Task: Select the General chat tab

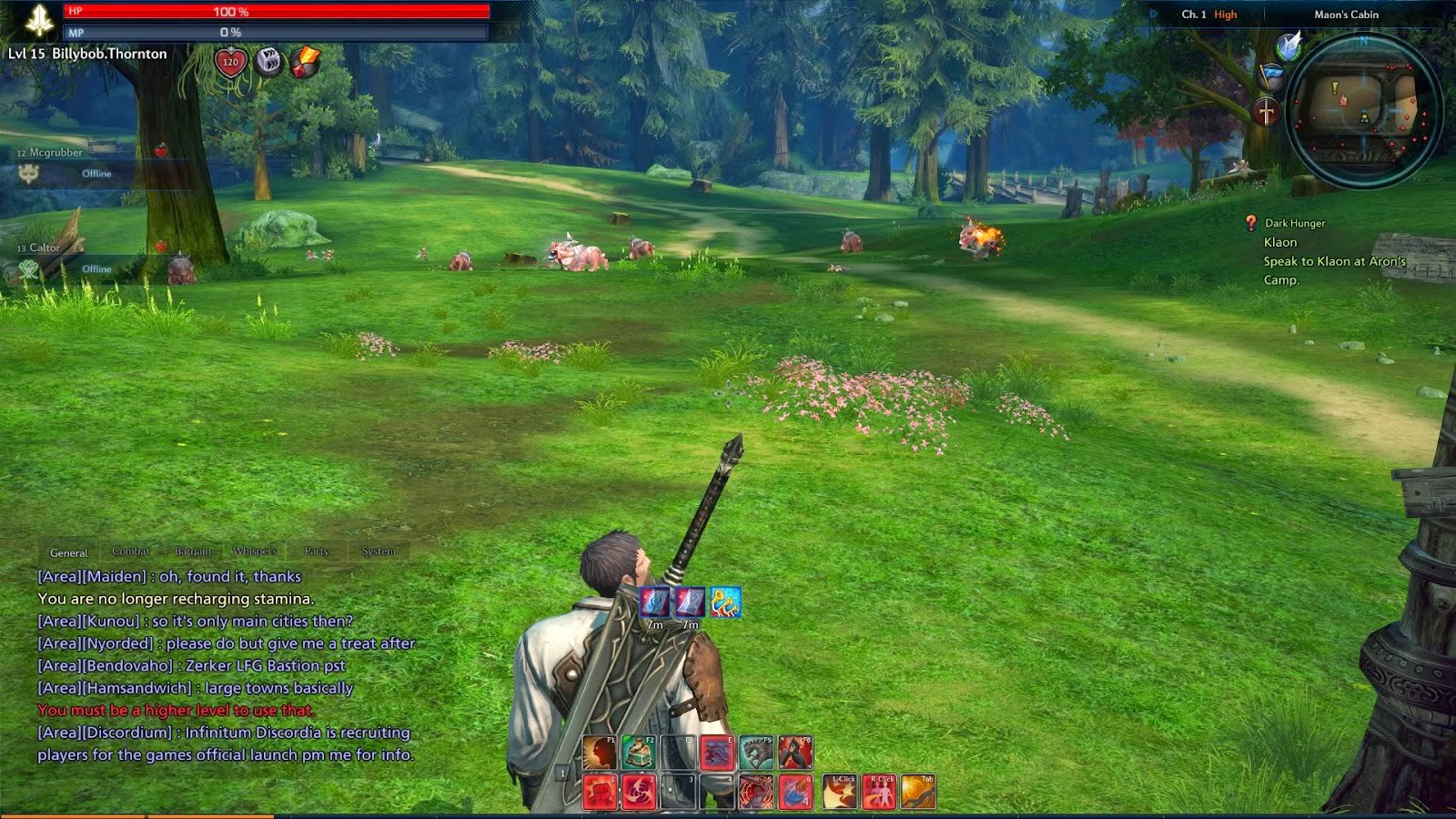Action: coord(69,552)
